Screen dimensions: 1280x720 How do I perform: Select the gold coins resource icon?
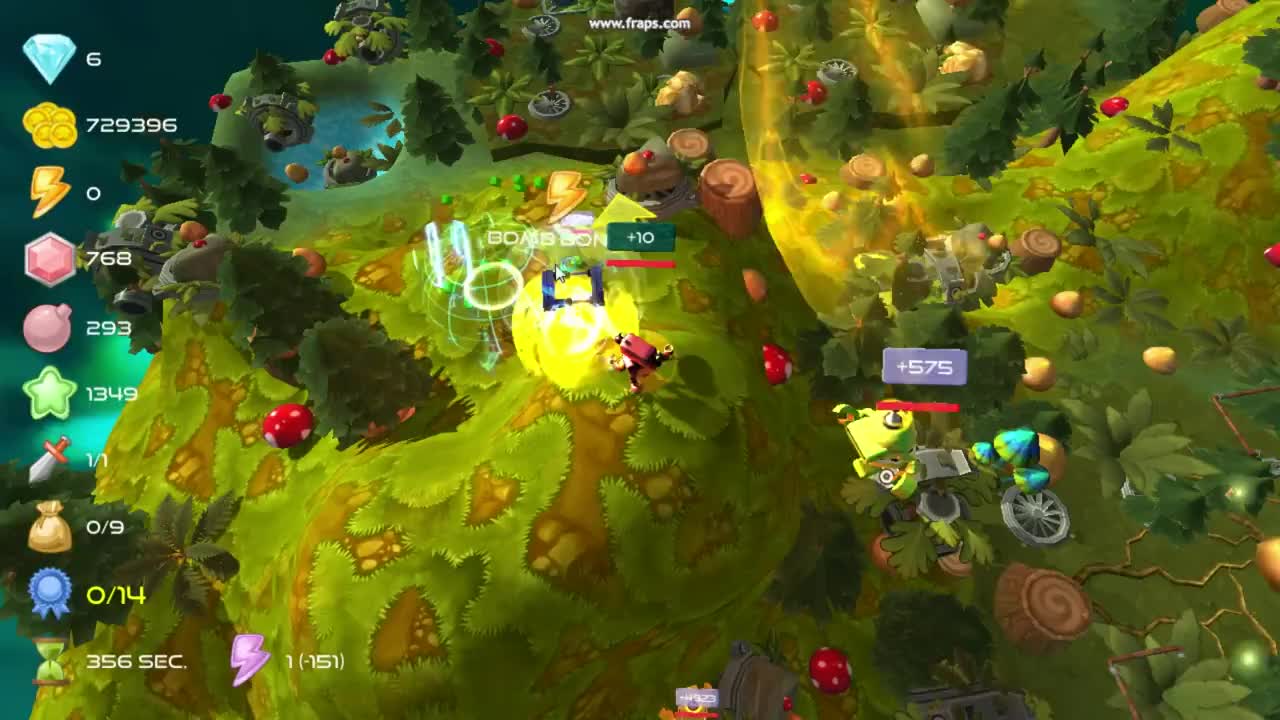click(x=48, y=125)
